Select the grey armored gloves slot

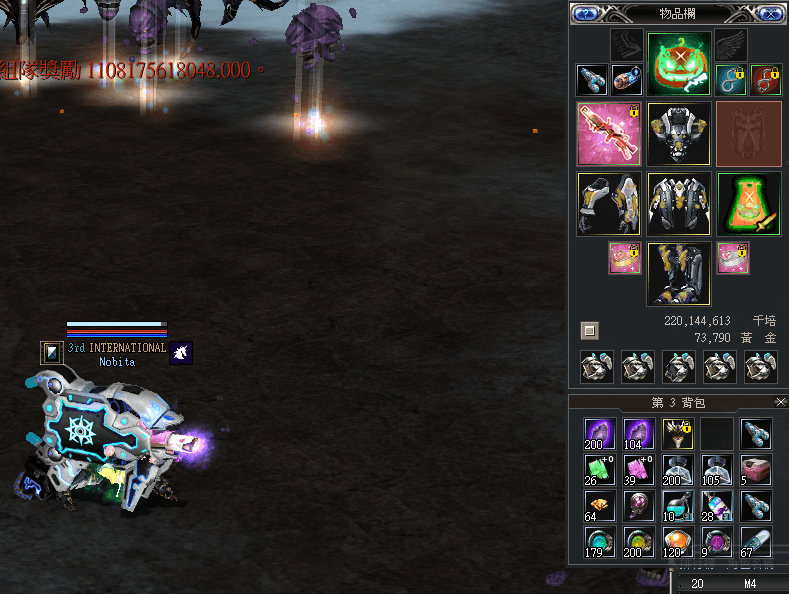click(609, 203)
